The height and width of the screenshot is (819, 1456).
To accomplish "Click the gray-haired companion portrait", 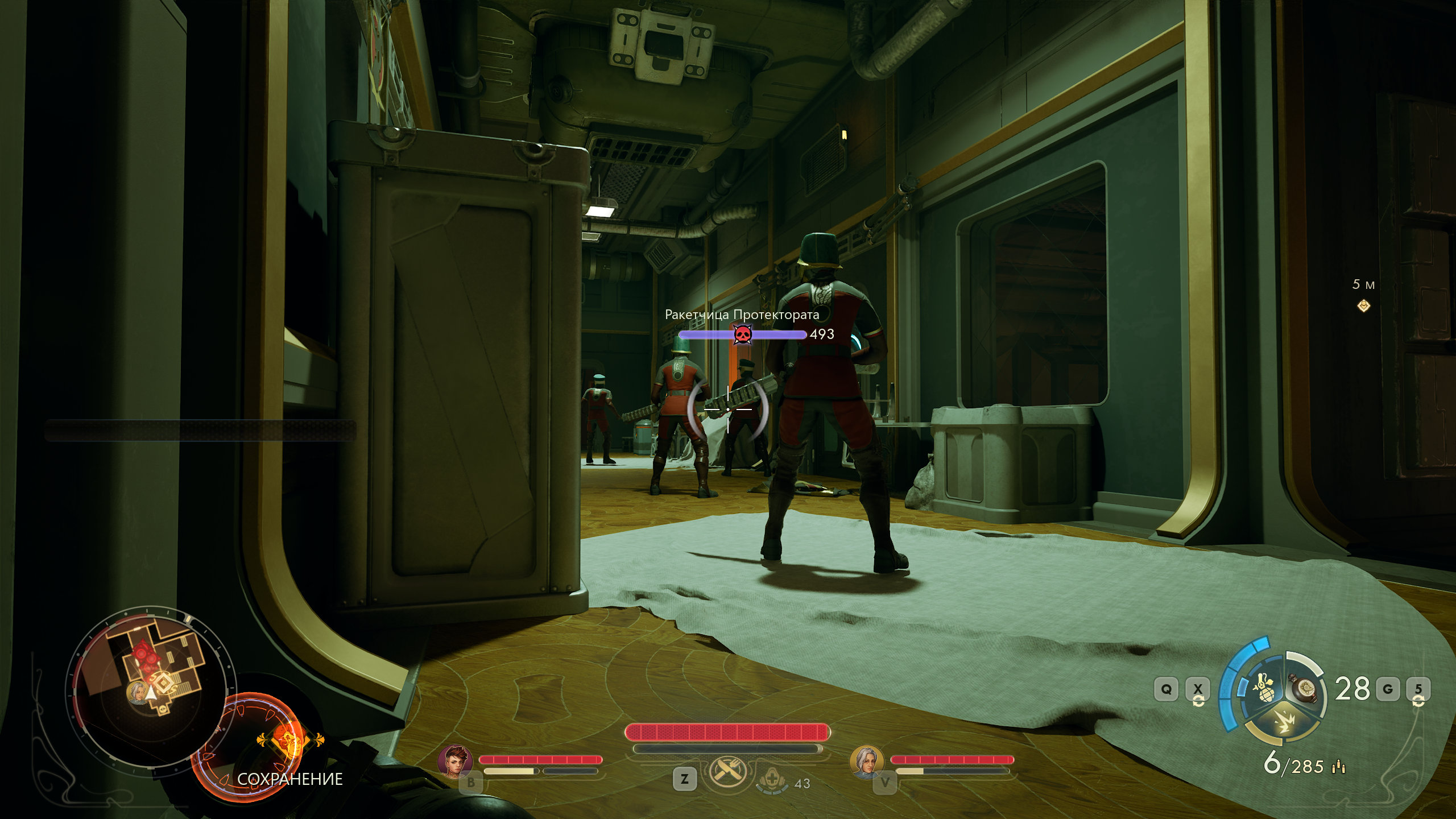I will coord(866,762).
